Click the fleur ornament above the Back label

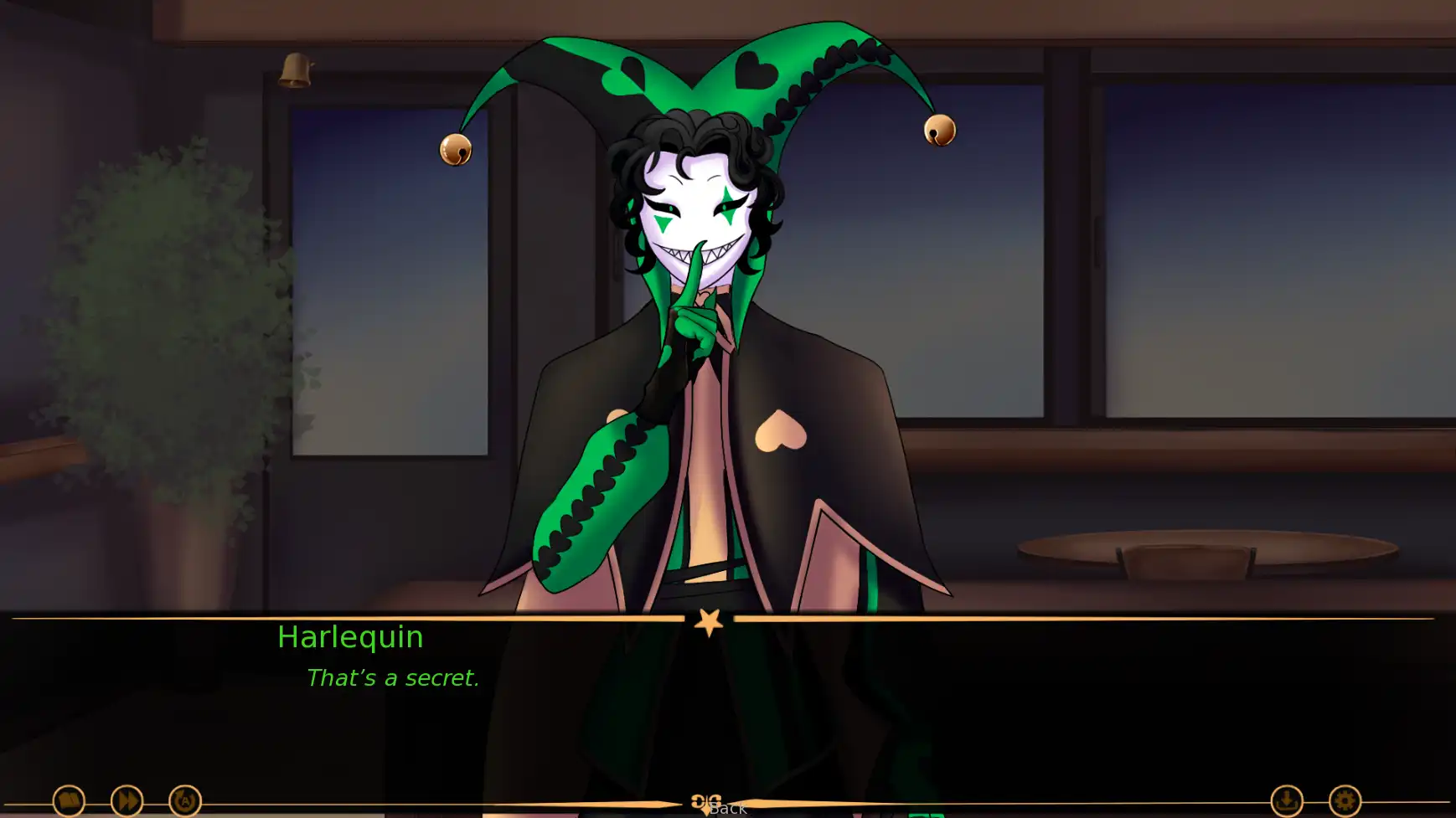[708, 798]
